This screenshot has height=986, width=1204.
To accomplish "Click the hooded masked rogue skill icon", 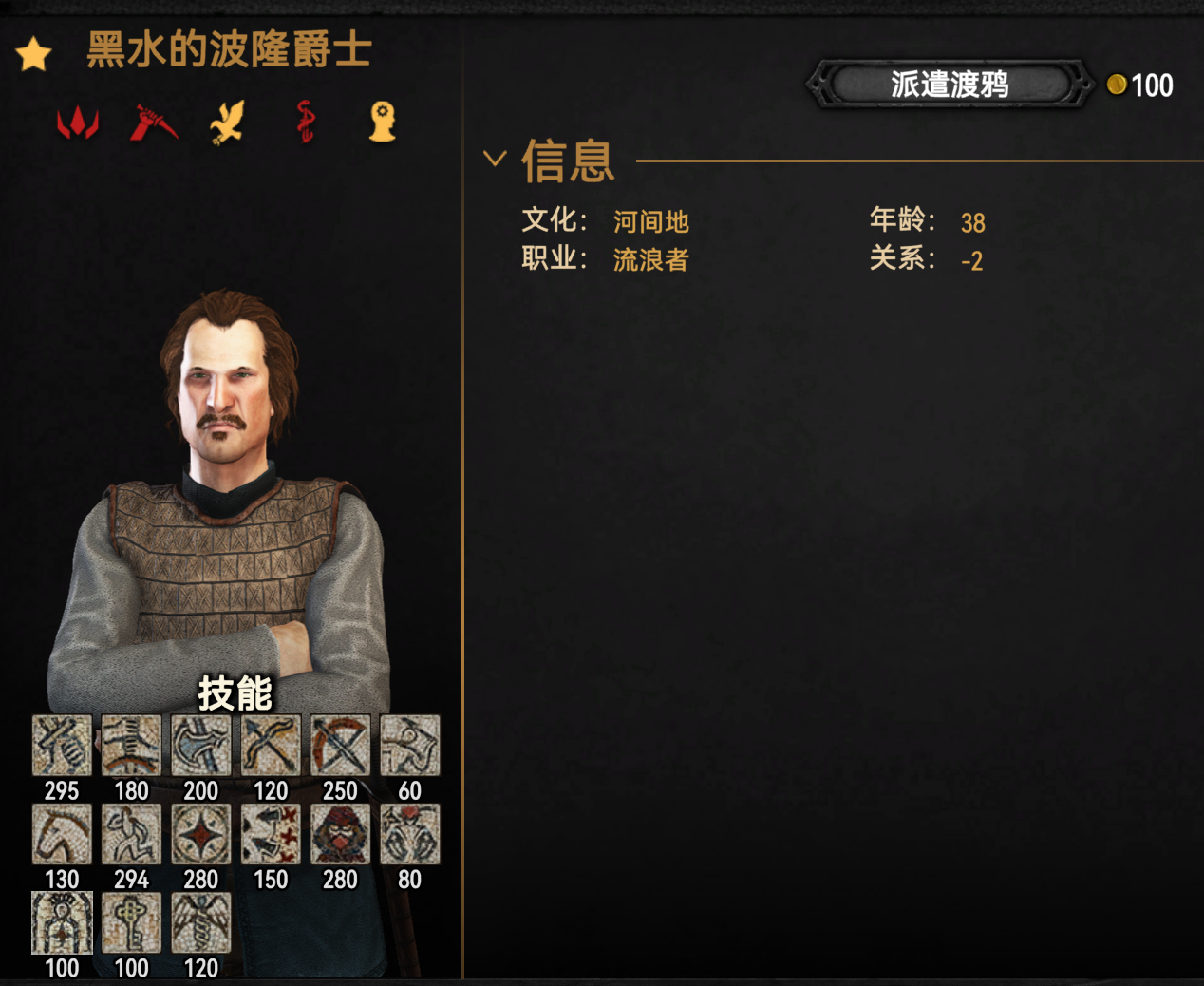I will pos(340,835).
